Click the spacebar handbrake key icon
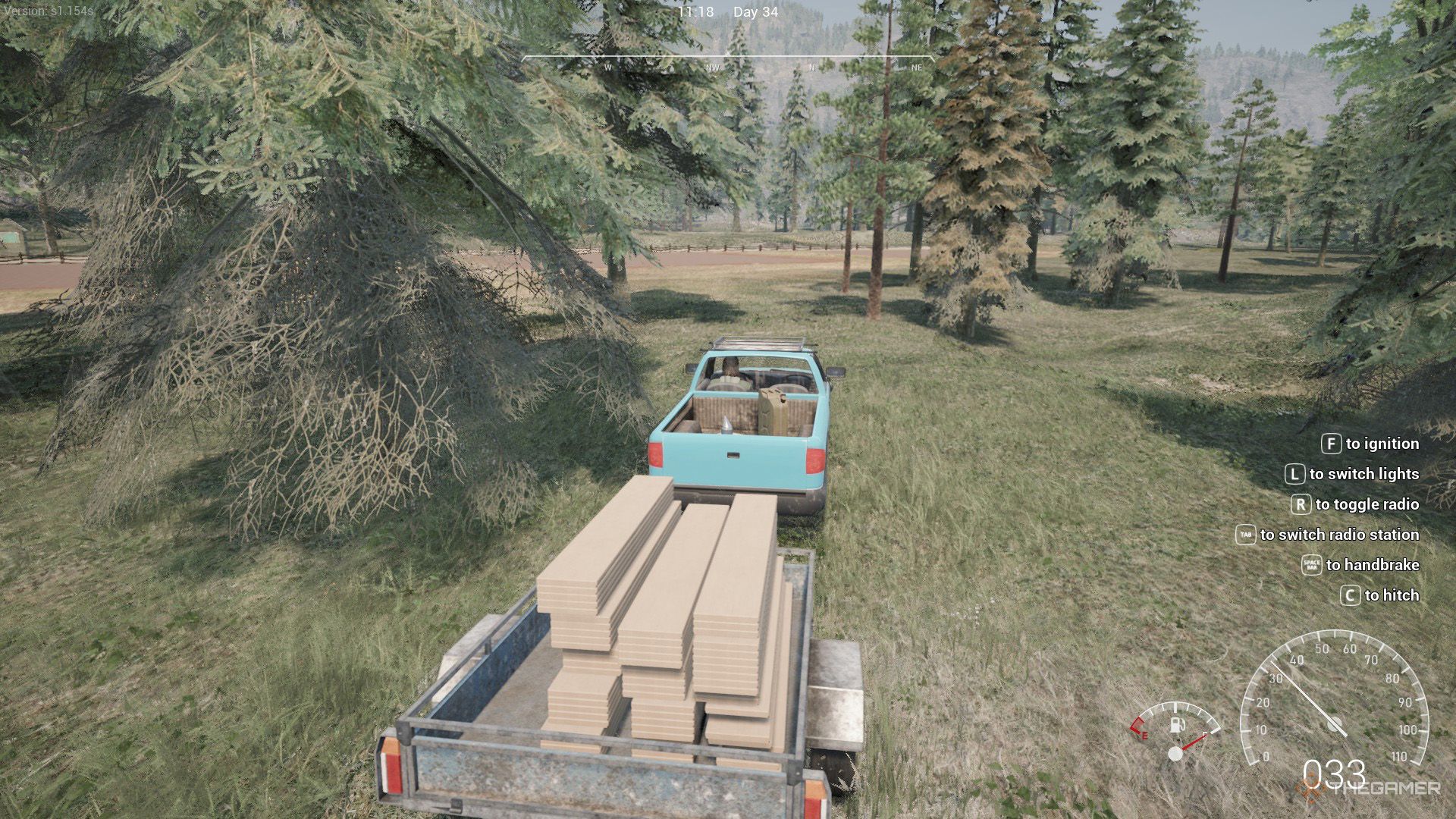1456x819 pixels. click(x=1312, y=566)
